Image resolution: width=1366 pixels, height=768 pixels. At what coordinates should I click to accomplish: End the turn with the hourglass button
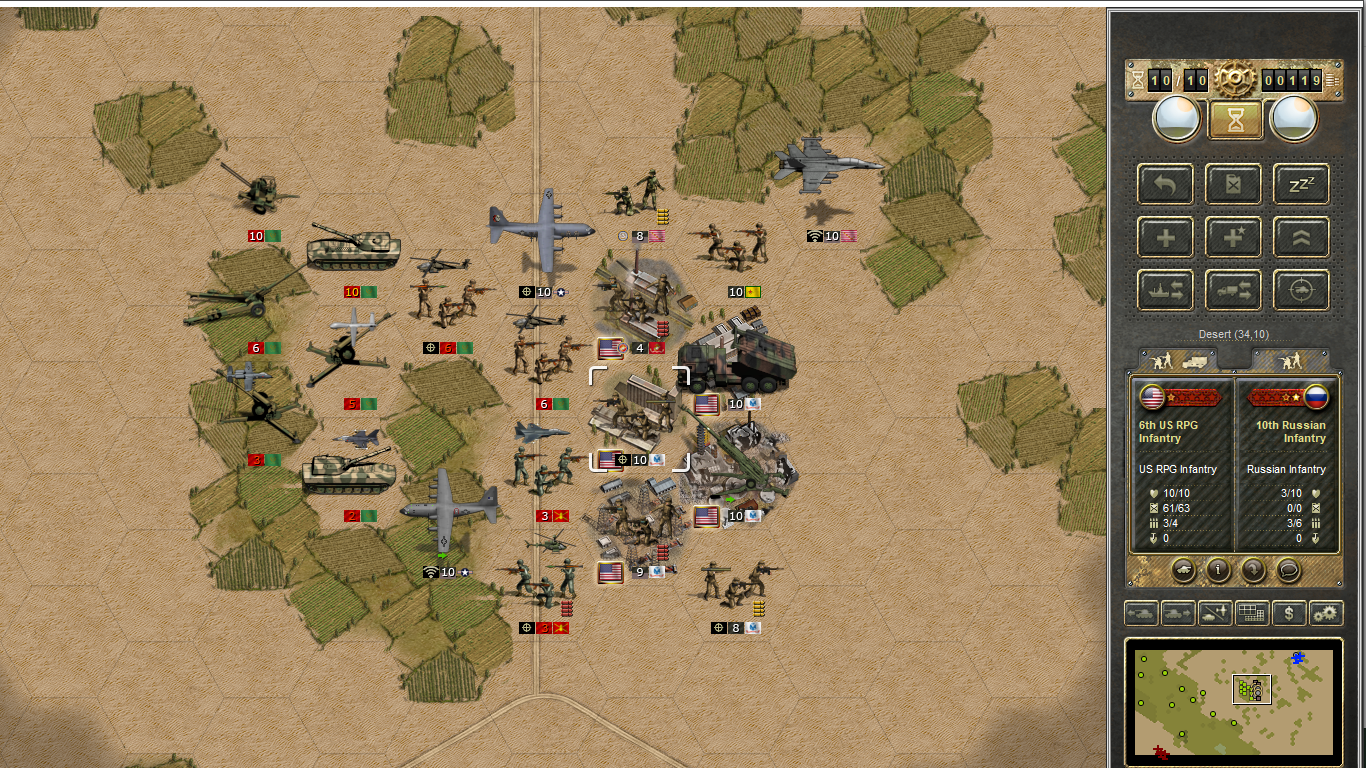point(1234,120)
